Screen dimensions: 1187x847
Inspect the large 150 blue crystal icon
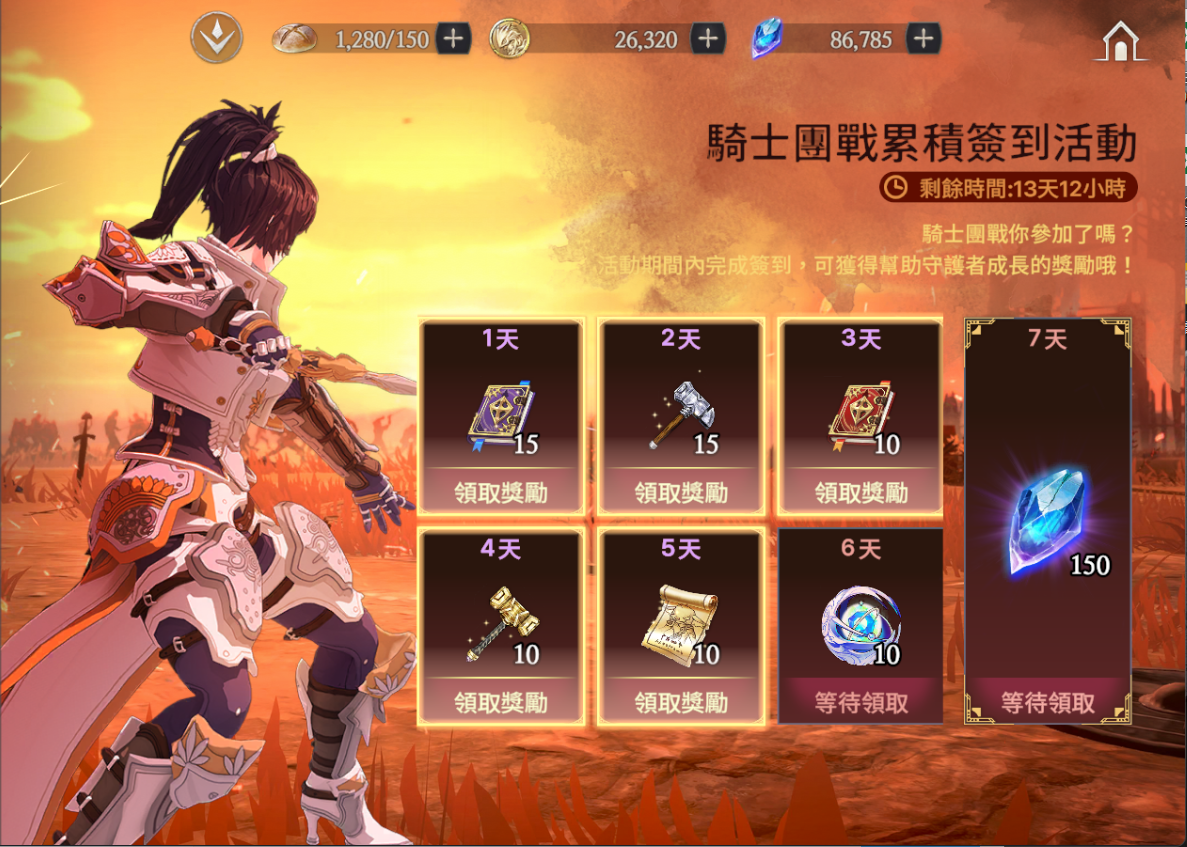tap(1045, 520)
